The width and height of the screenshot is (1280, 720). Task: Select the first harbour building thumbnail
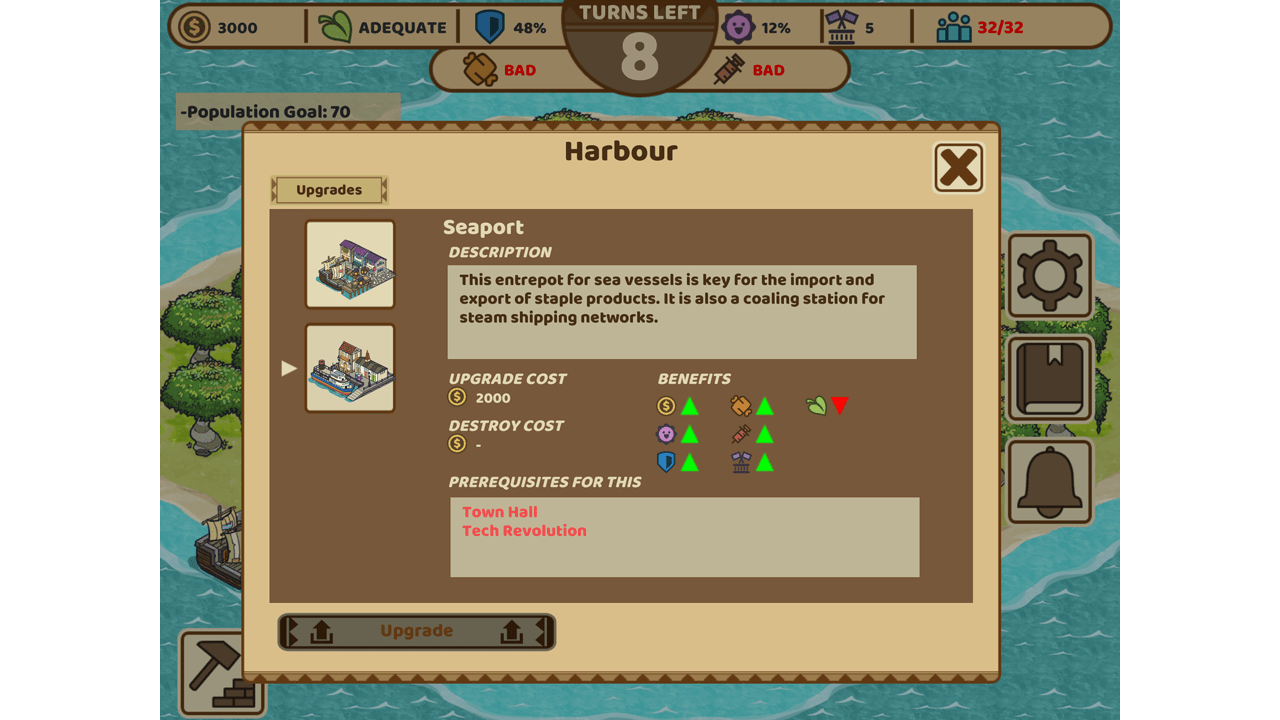(350, 264)
